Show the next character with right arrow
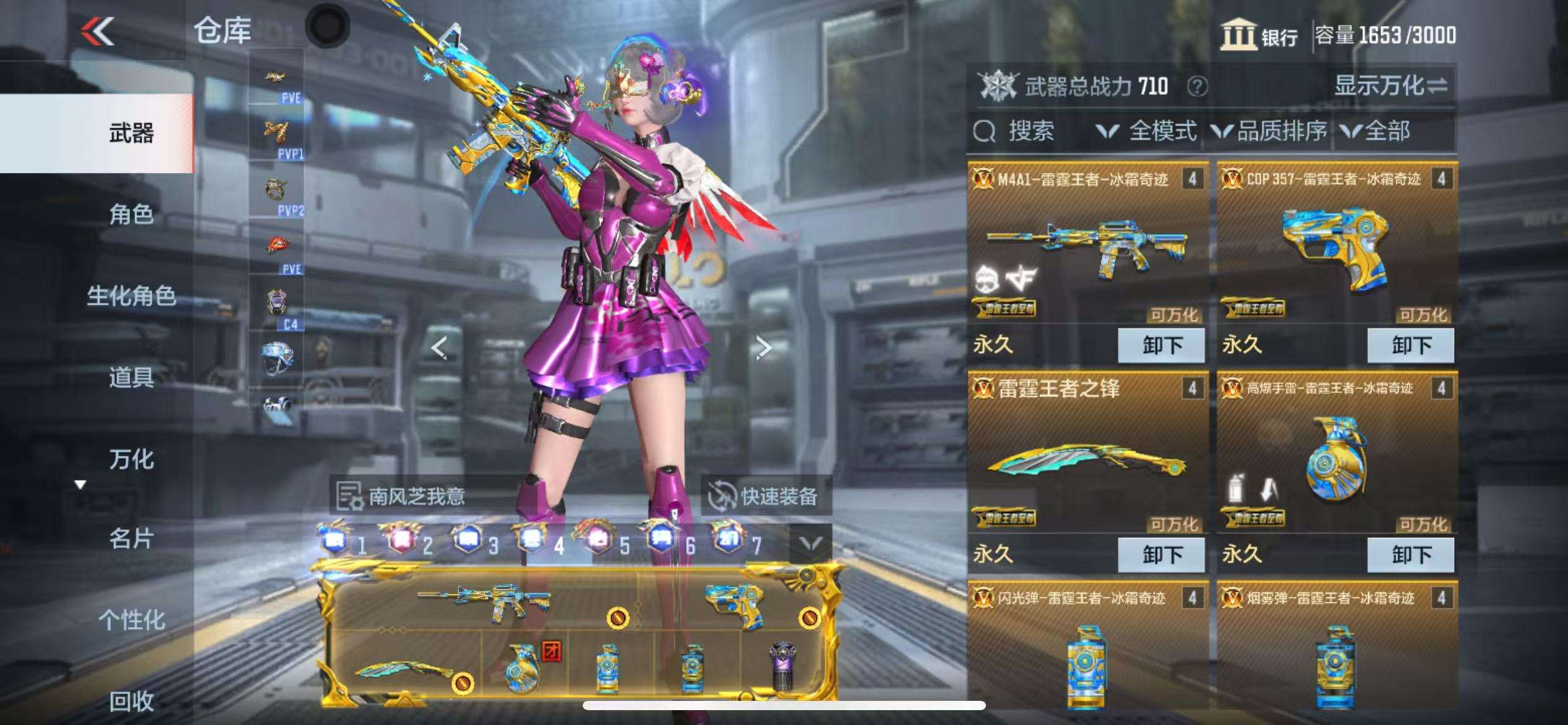 (x=764, y=348)
